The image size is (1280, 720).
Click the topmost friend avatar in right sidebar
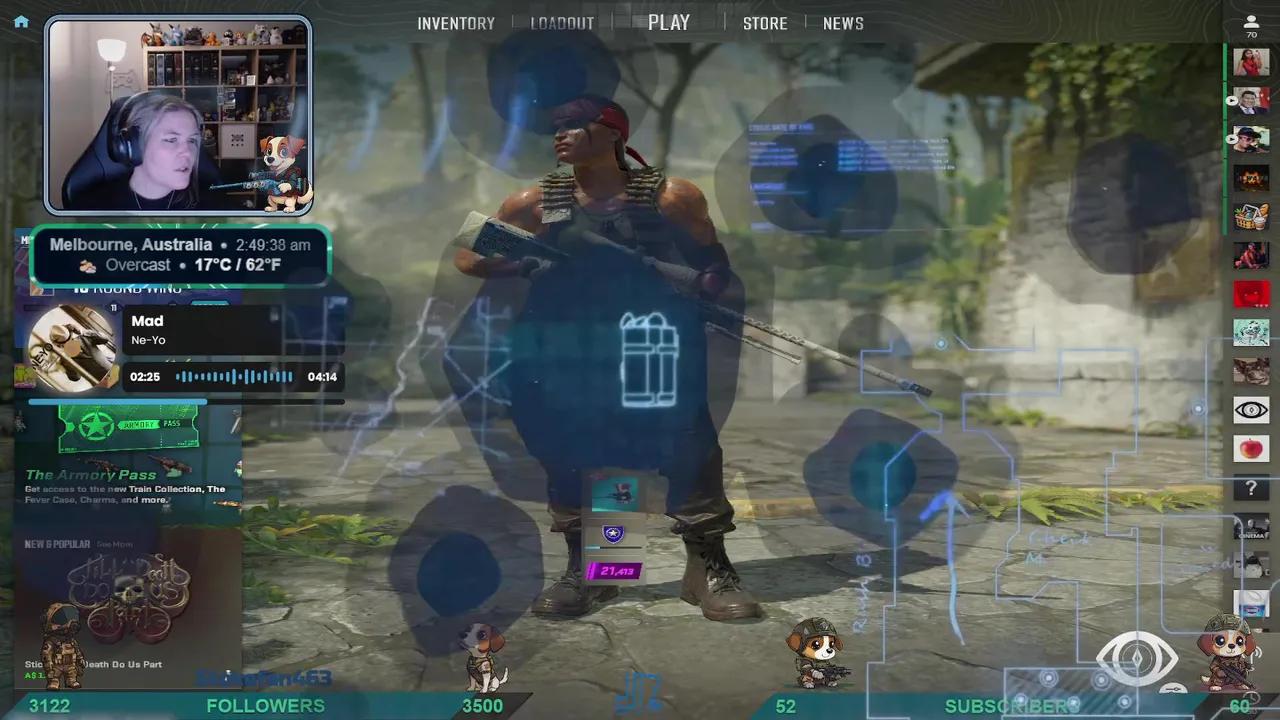pyautogui.click(x=1251, y=61)
